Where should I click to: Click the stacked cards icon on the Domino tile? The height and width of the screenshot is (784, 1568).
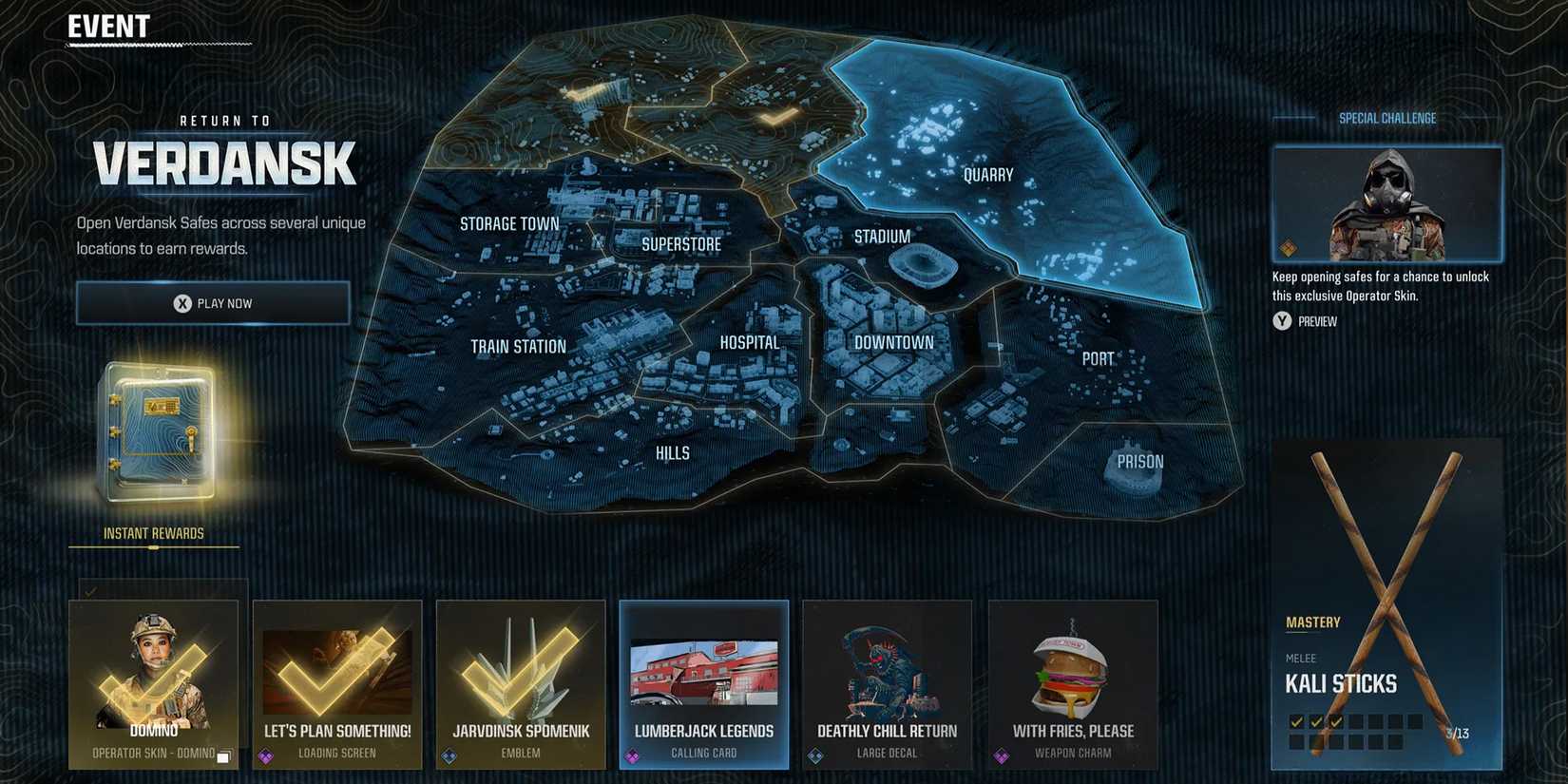coord(225,753)
